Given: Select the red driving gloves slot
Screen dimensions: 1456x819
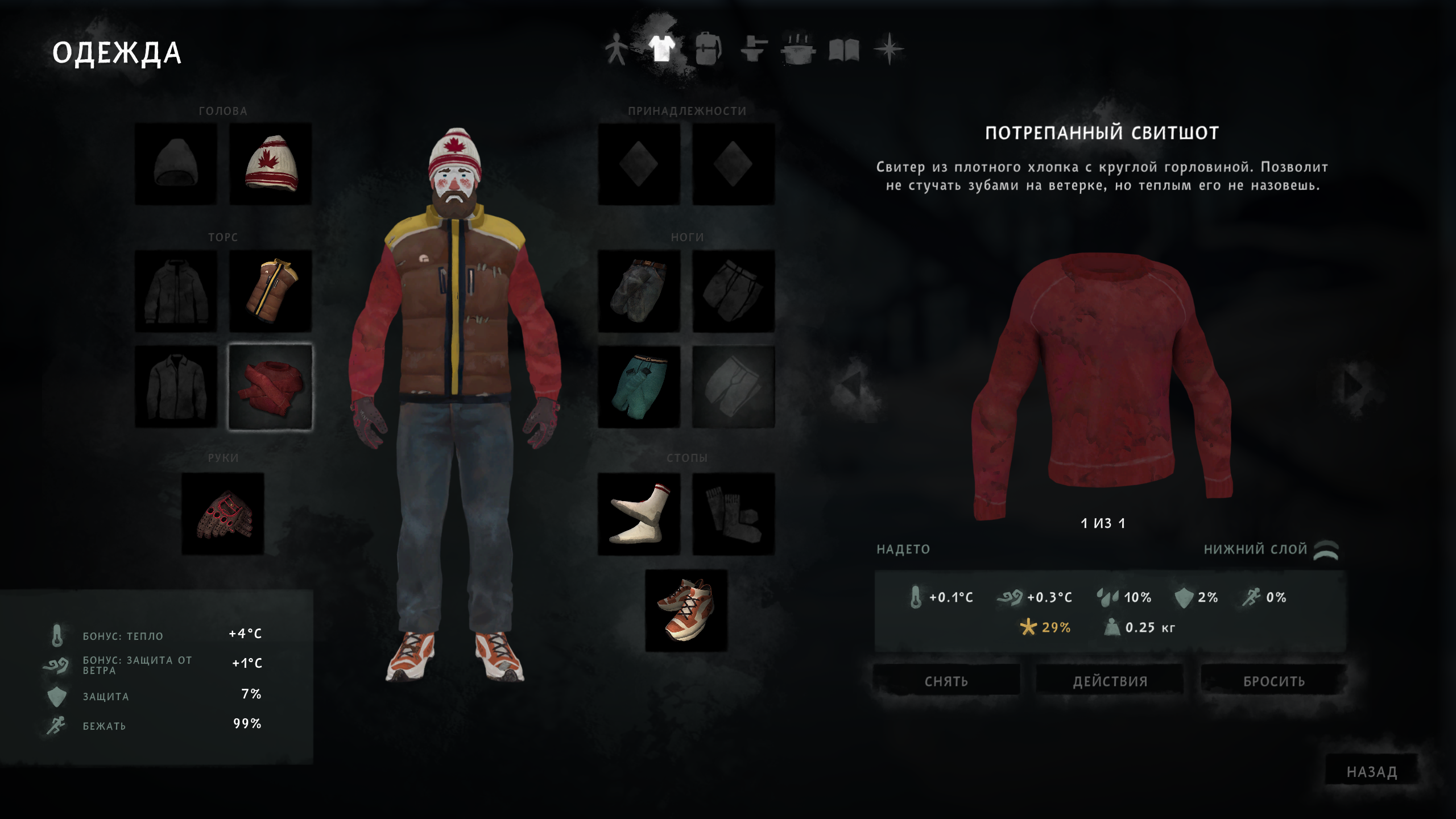Looking at the screenshot, I should click(x=223, y=514).
